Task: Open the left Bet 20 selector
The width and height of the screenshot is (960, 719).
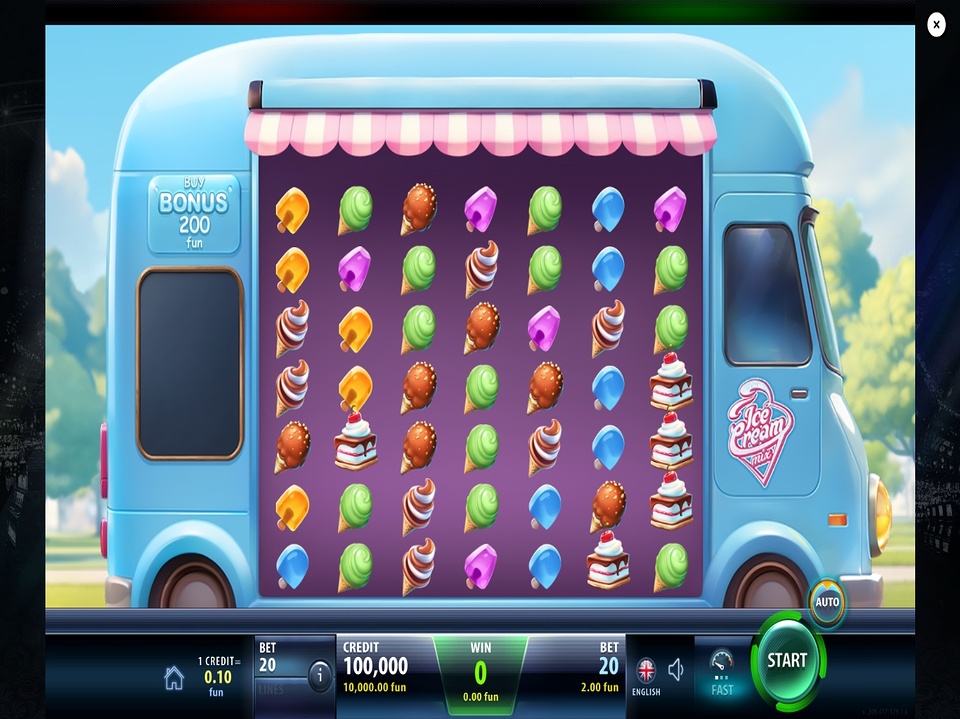Action: tap(280, 664)
